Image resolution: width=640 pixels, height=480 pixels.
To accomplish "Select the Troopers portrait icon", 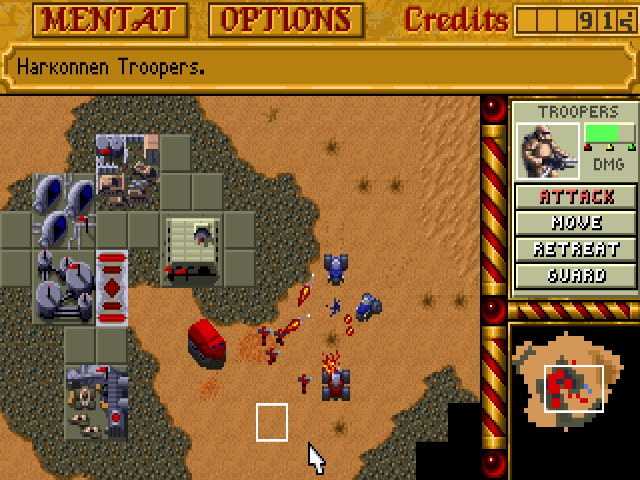I will pos(549,151).
